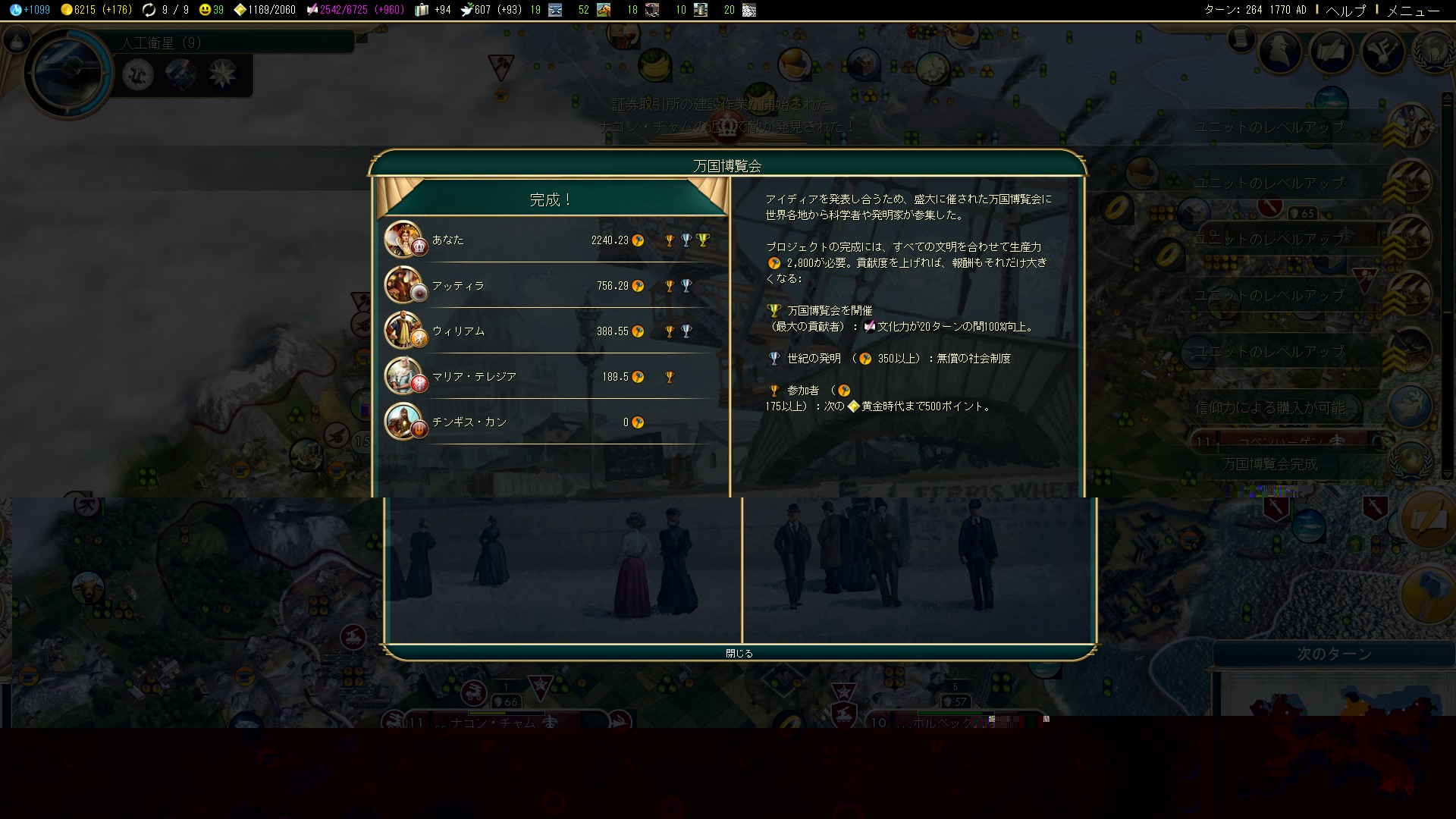
Task: Open economy overview from the gold counter
Action: tap(95, 10)
